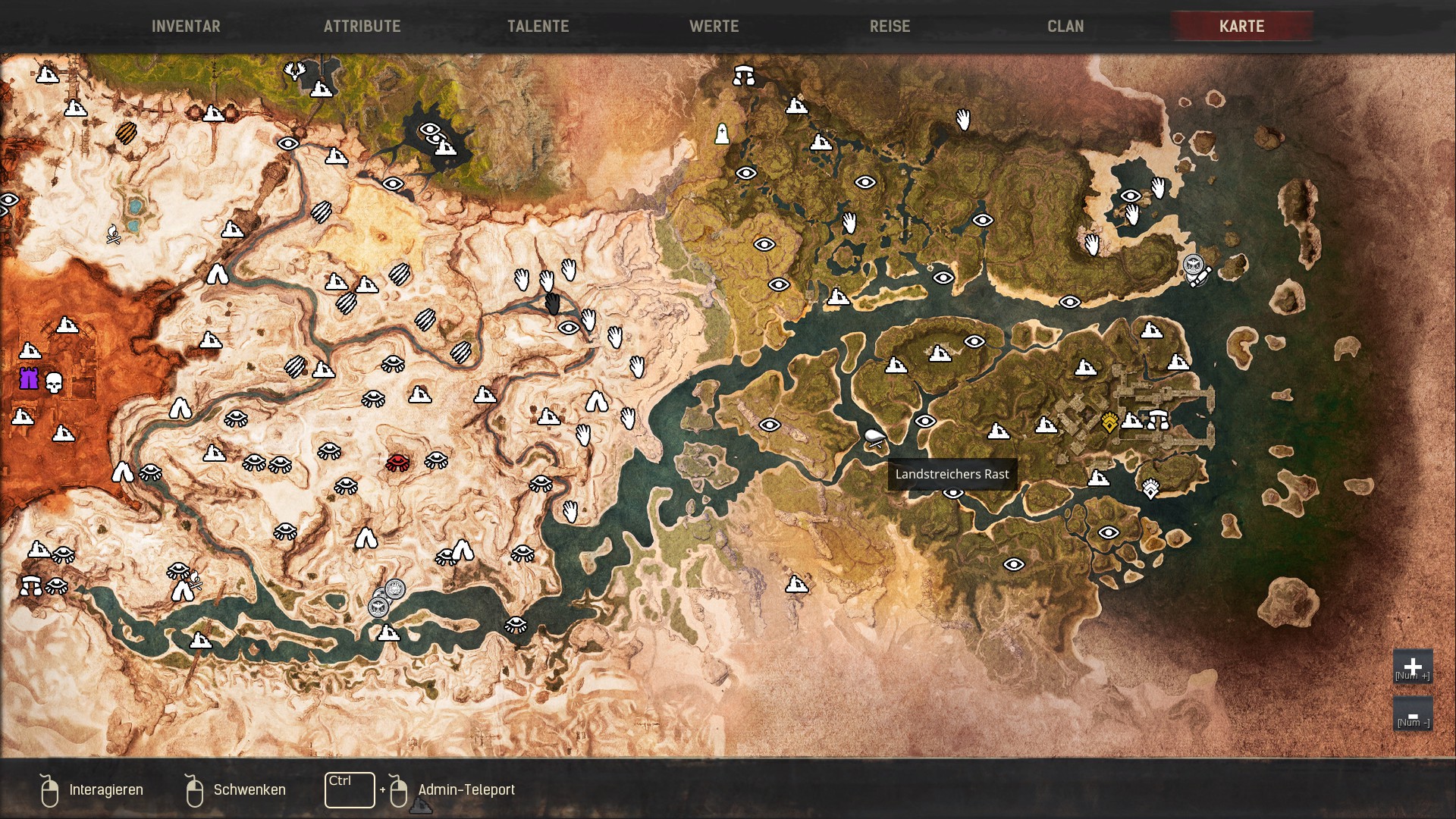Select the red eye map marker
The width and height of the screenshot is (1456, 819).
point(397,462)
